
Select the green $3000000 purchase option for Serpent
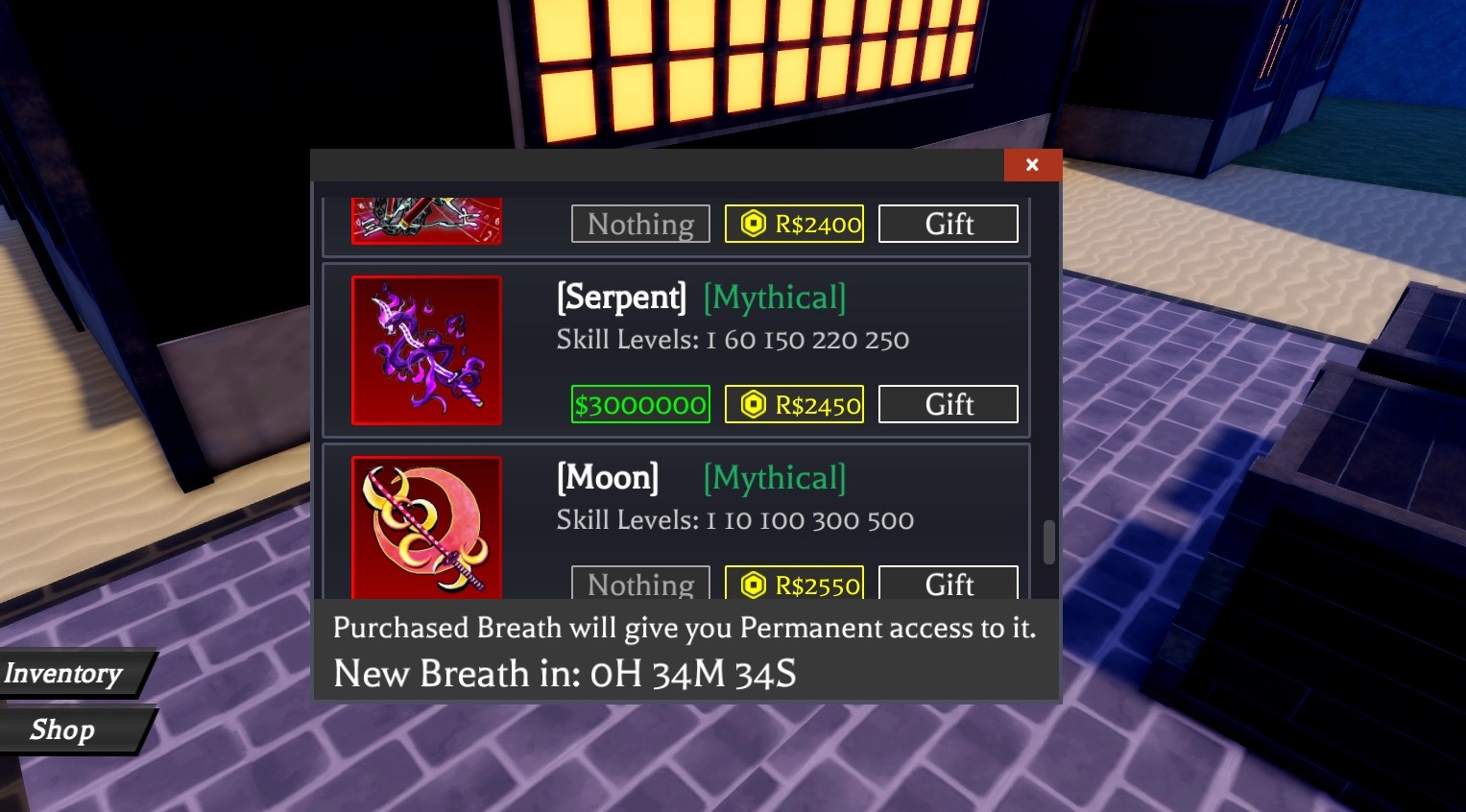click(x=640, y=404)
